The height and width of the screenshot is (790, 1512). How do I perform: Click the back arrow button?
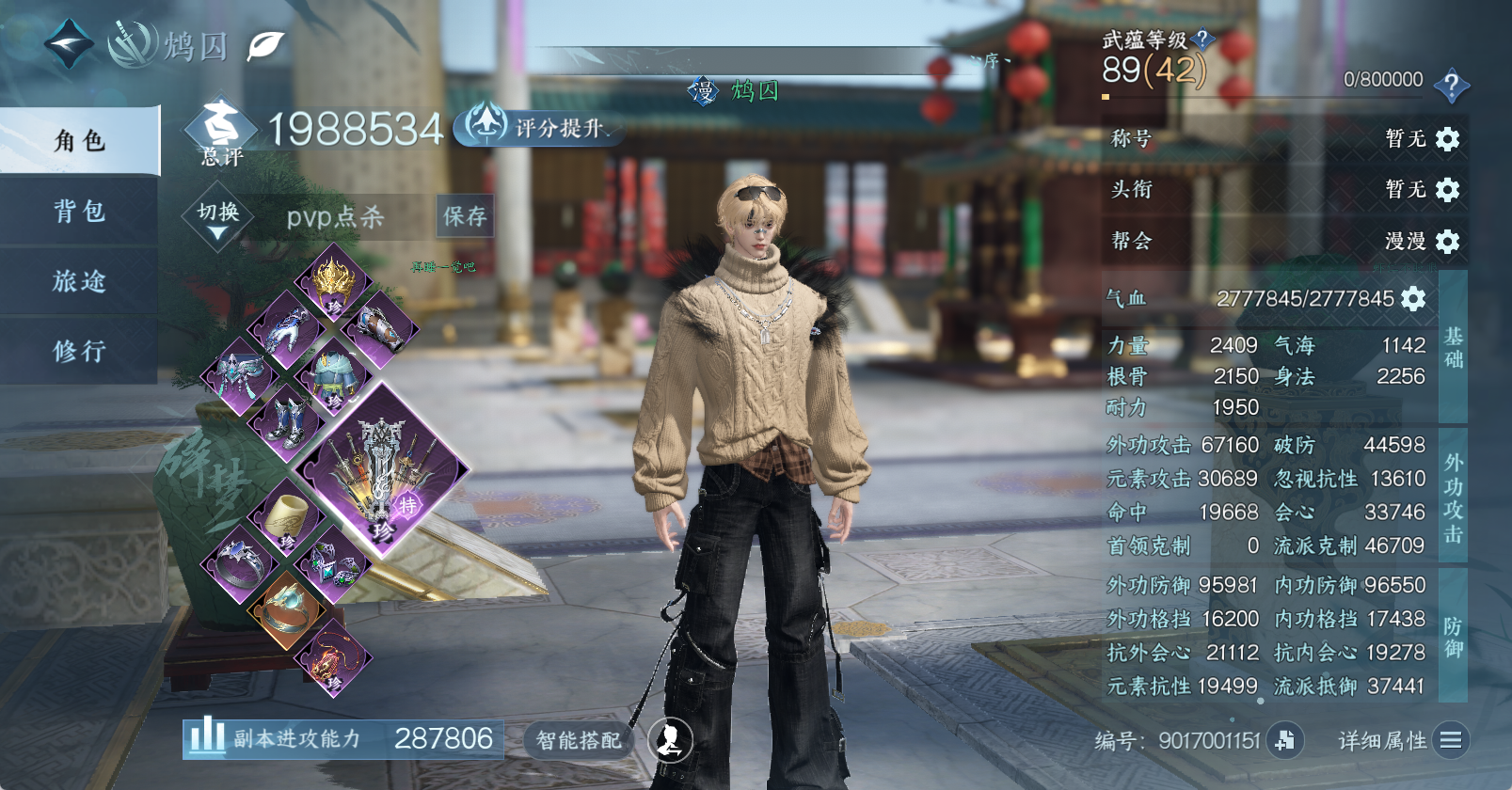coord(69,43)
